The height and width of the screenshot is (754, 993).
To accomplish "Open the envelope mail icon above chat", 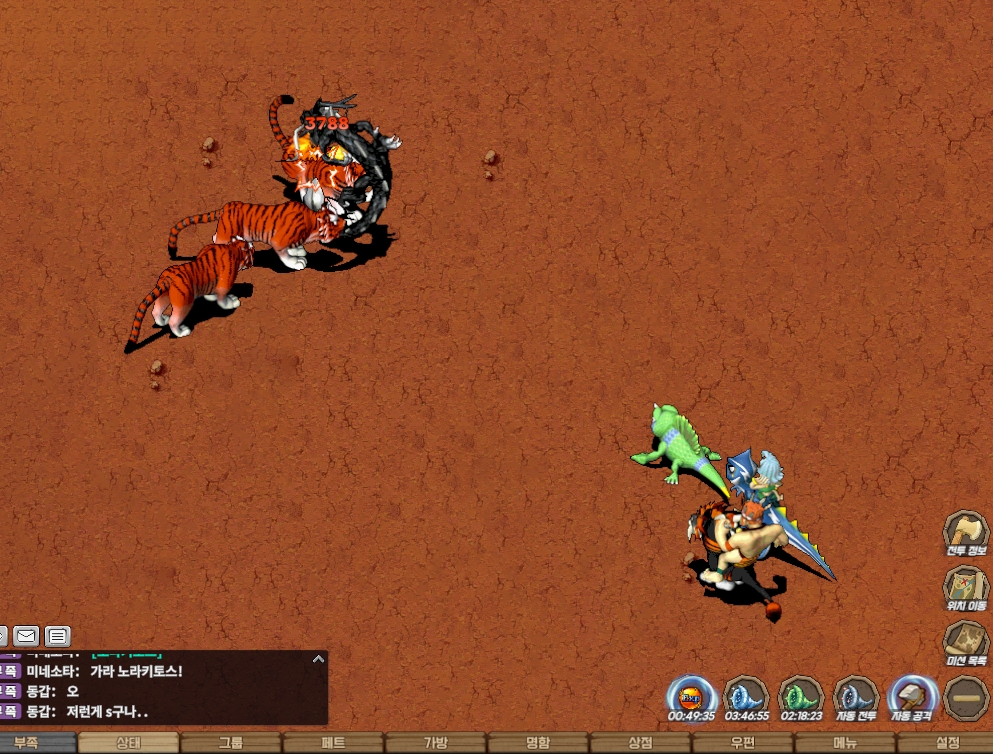I will (26, 635).
